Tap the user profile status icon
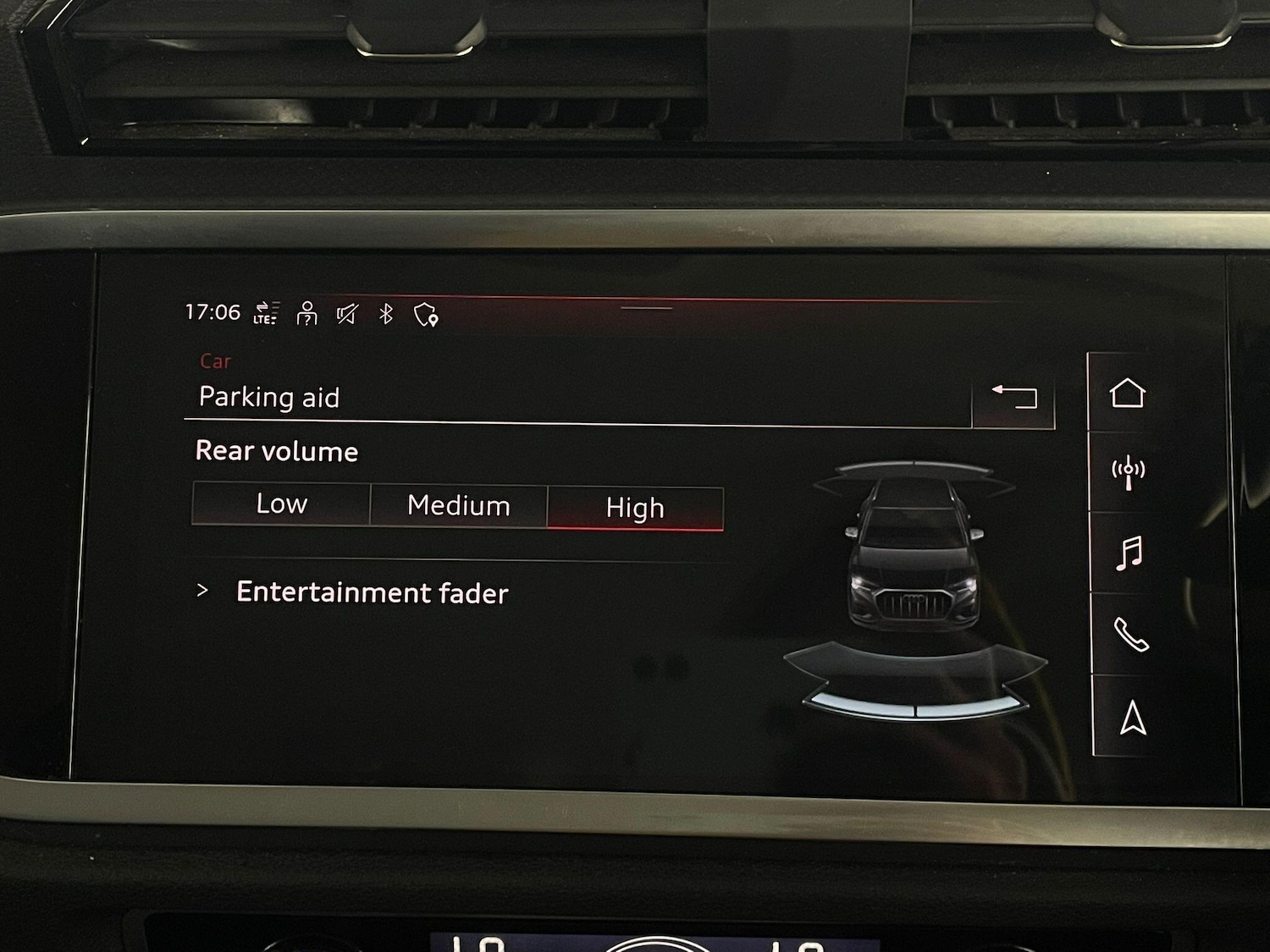Screen dimensions: 1270x952 pos(306,314)
